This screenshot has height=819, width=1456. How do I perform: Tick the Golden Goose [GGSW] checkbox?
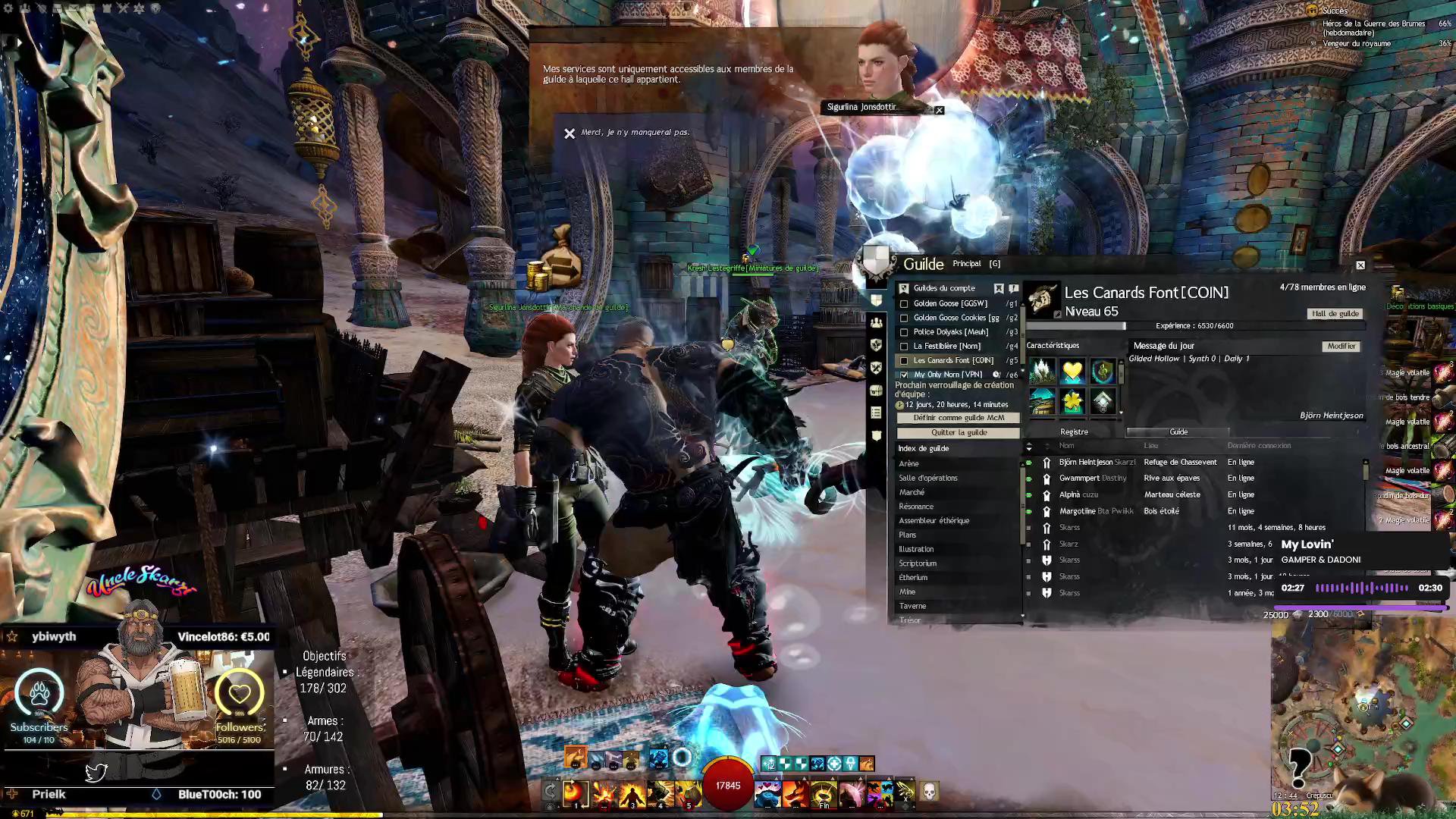(904, 304)
